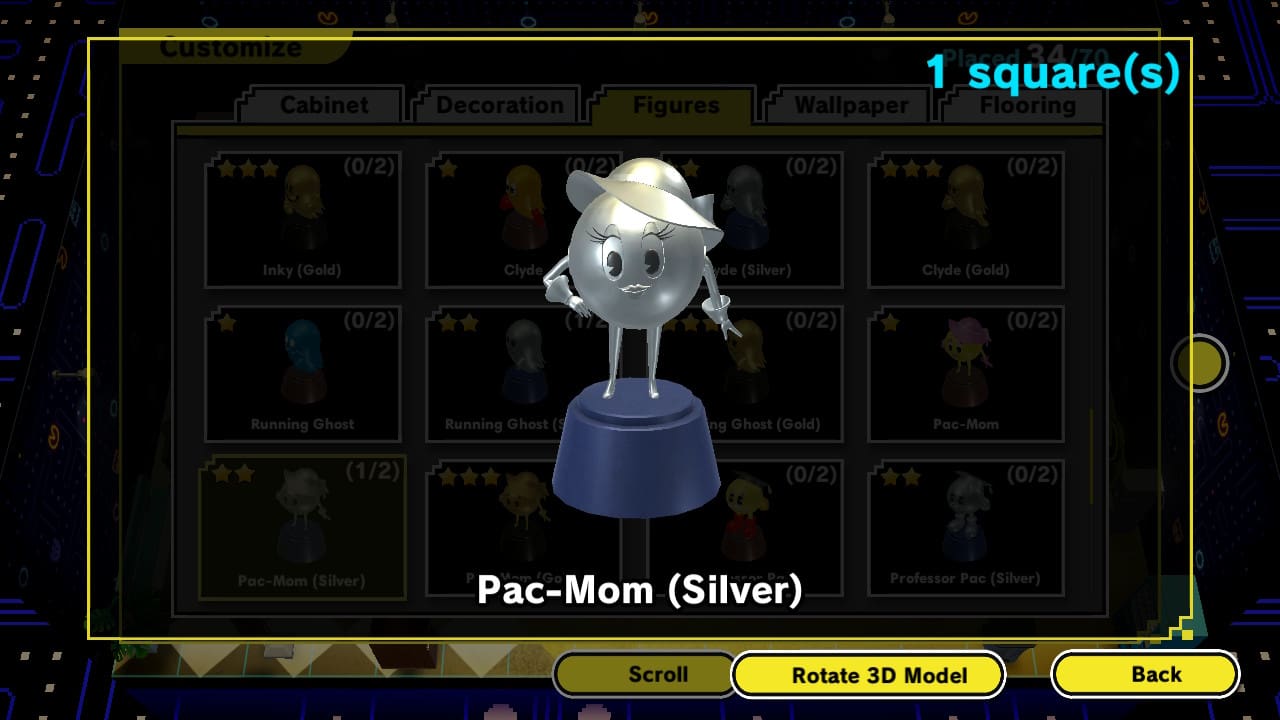Switch to the Cabinet tab
This screenshot has width=1280, height=720.
318,105
